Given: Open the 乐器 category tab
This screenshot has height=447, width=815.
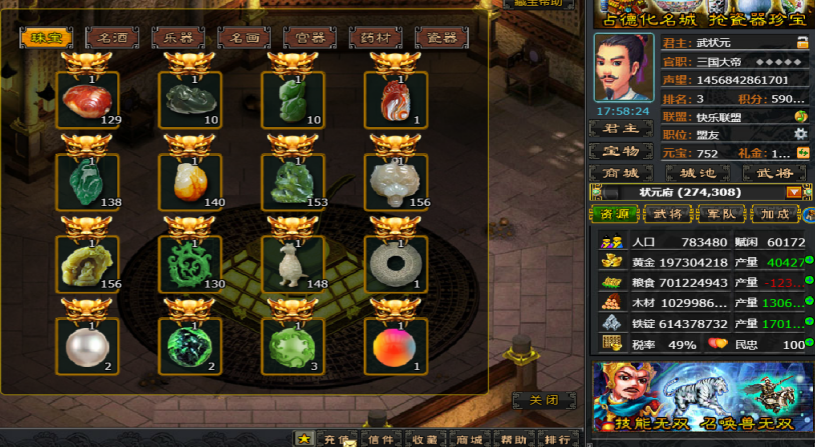Looking at the screenshot, I should 178,38.
